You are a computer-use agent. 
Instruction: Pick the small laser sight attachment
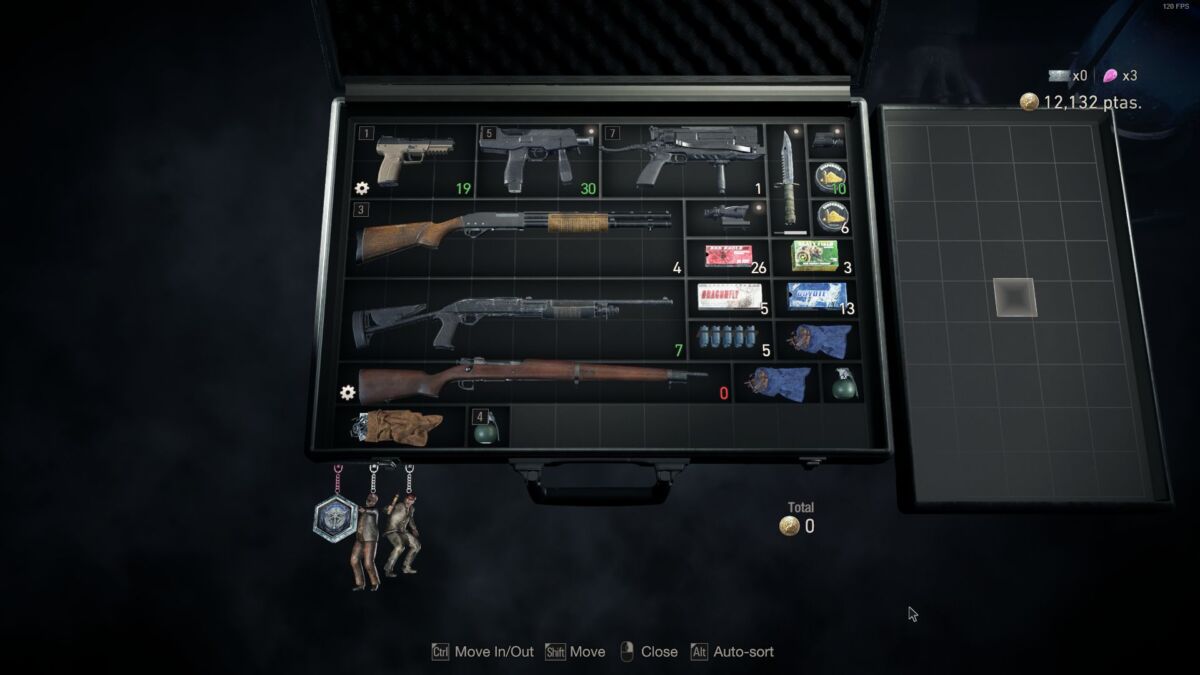828,139
